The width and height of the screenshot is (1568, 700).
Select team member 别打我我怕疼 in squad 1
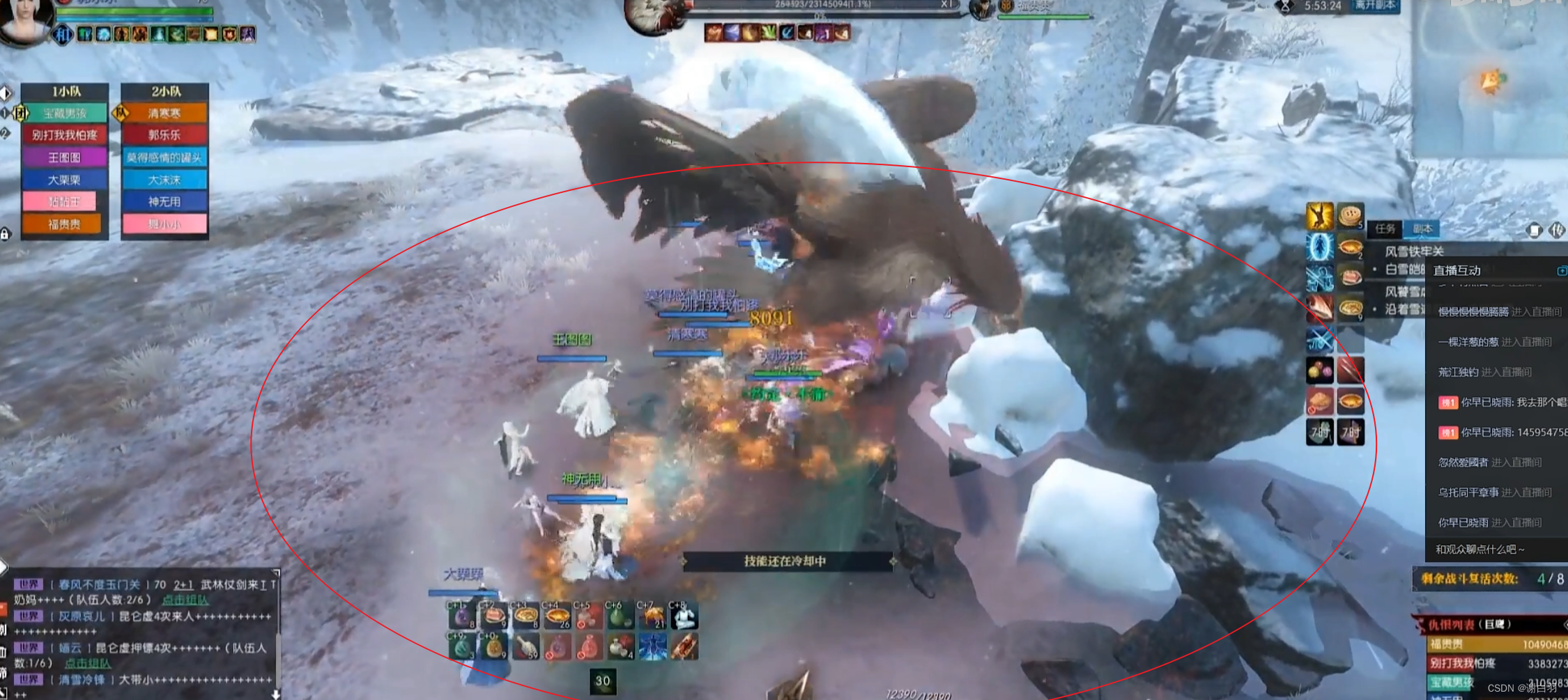tap(65, 135)
